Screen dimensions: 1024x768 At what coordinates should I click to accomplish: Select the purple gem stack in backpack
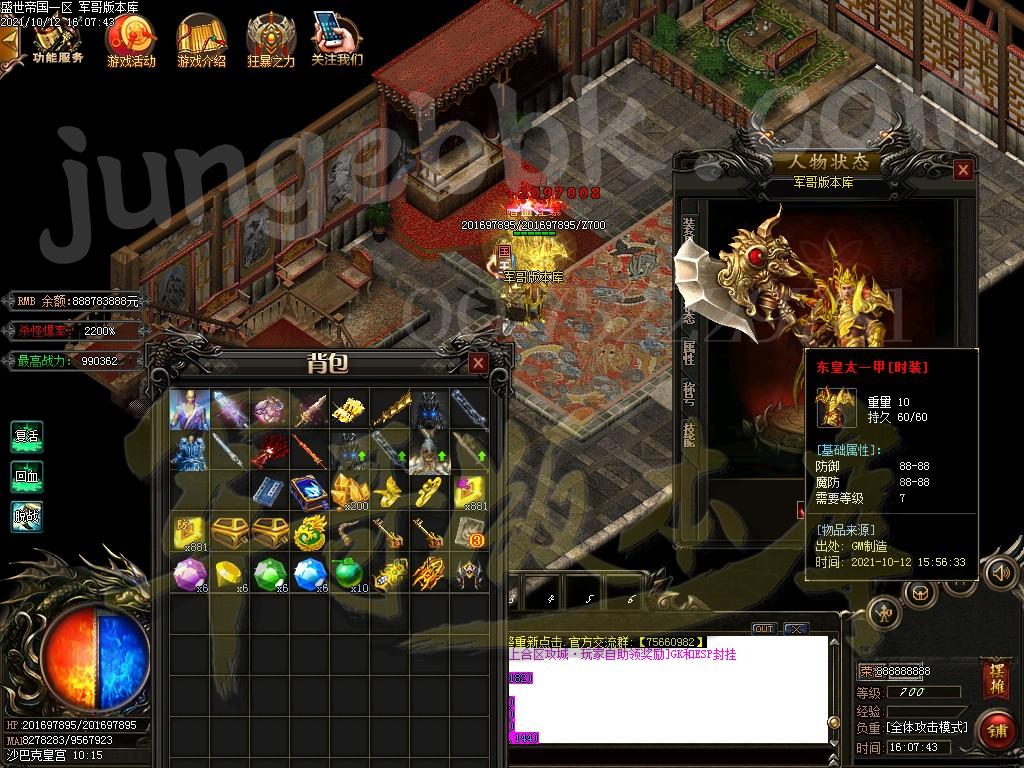(188, 574)
